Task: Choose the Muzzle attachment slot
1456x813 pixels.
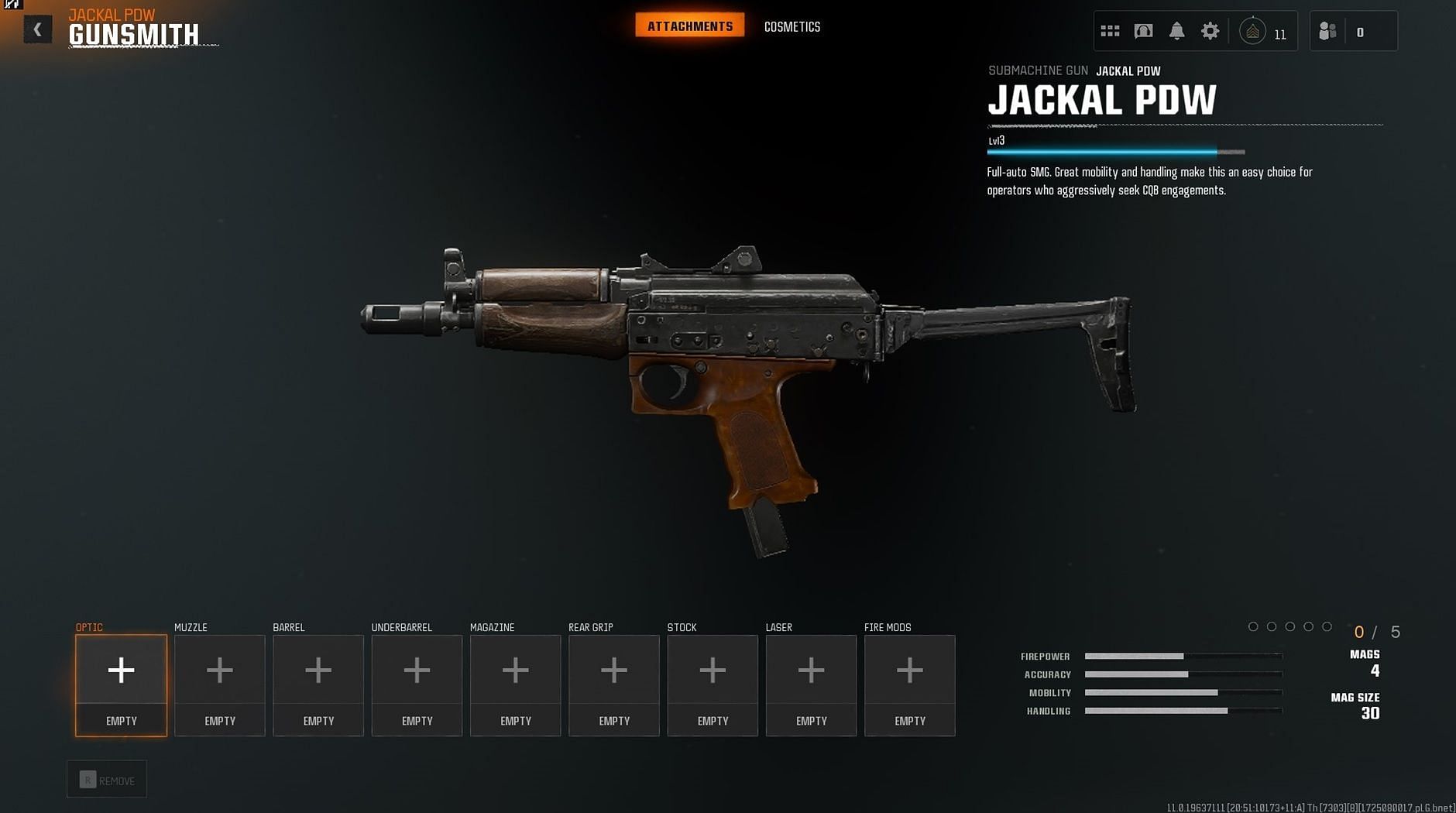Action: tap(220, 684)
